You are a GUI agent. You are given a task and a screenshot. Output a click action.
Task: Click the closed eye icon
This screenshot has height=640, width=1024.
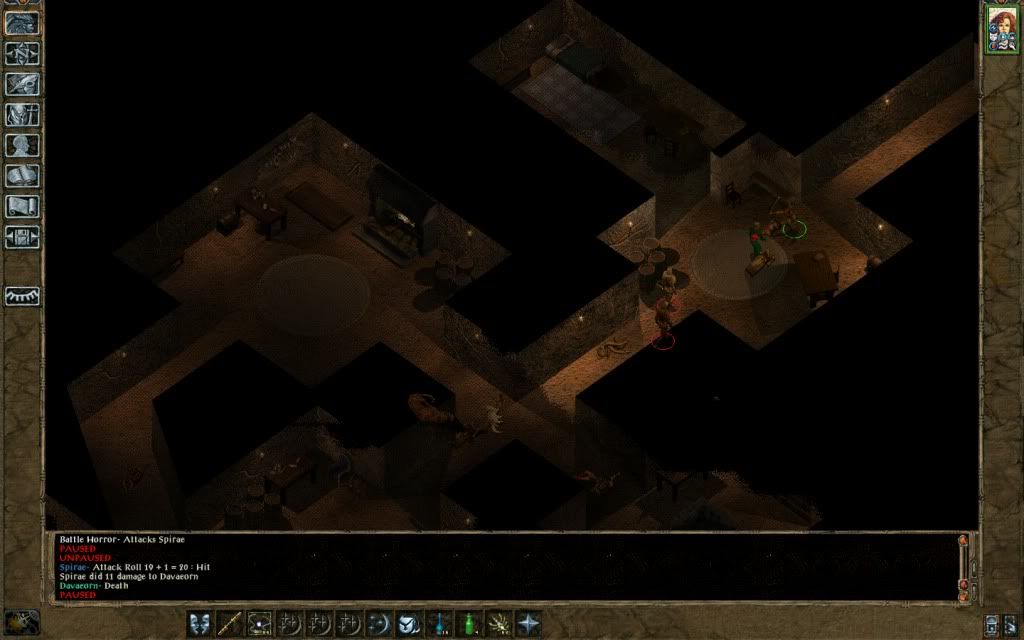click(x=23, y=296)
